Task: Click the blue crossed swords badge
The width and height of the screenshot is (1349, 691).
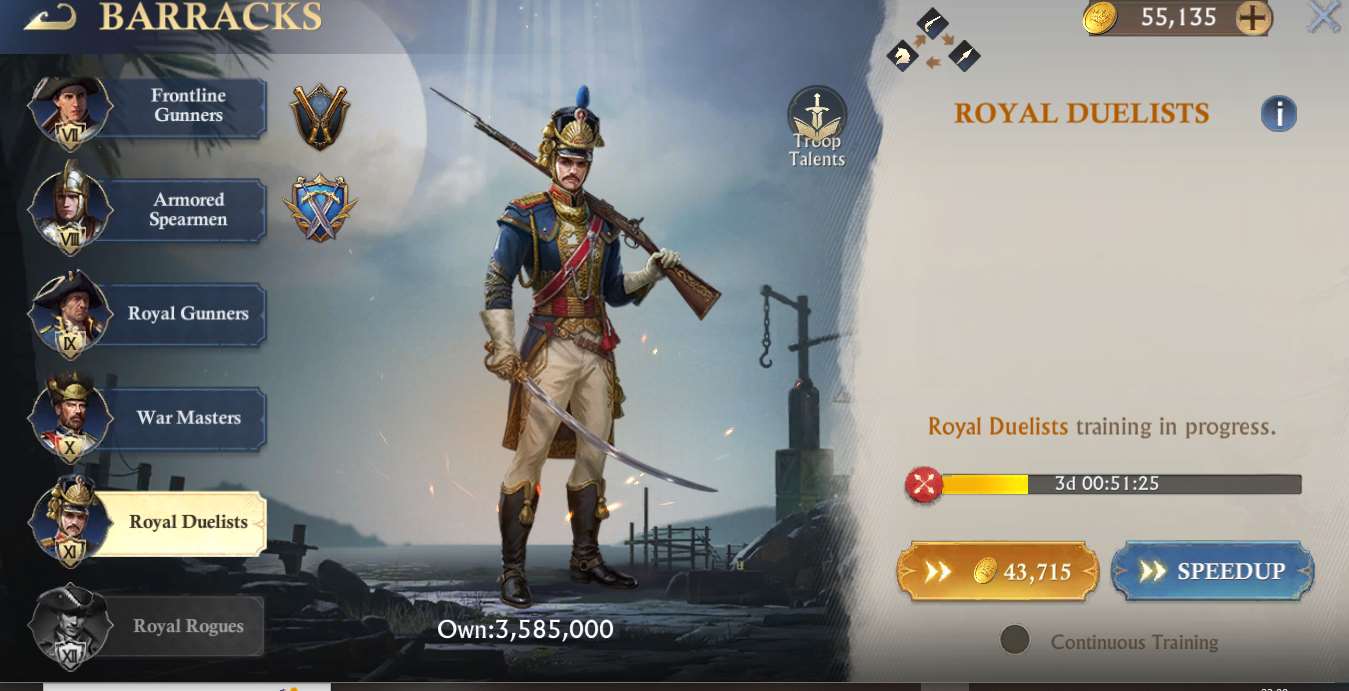Action: (x=320, y=209)
